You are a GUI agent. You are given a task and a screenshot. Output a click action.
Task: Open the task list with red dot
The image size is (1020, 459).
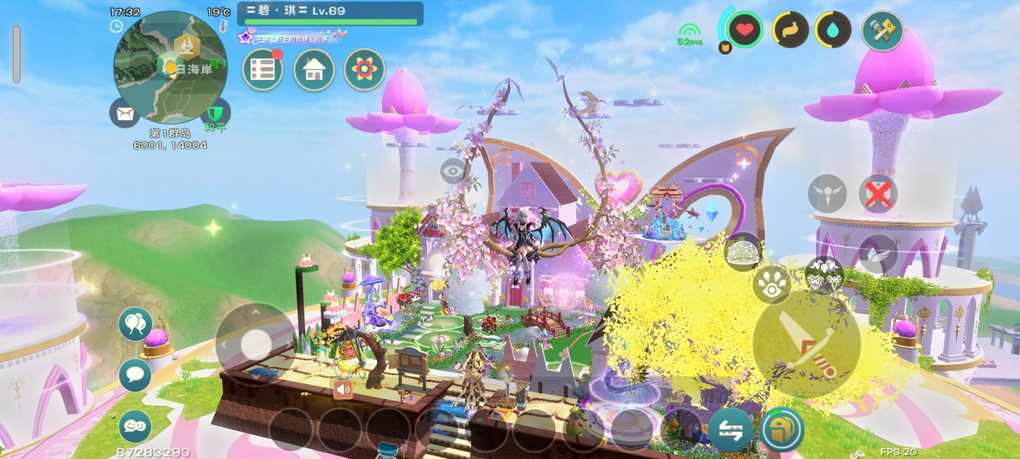tap(263, 70)
